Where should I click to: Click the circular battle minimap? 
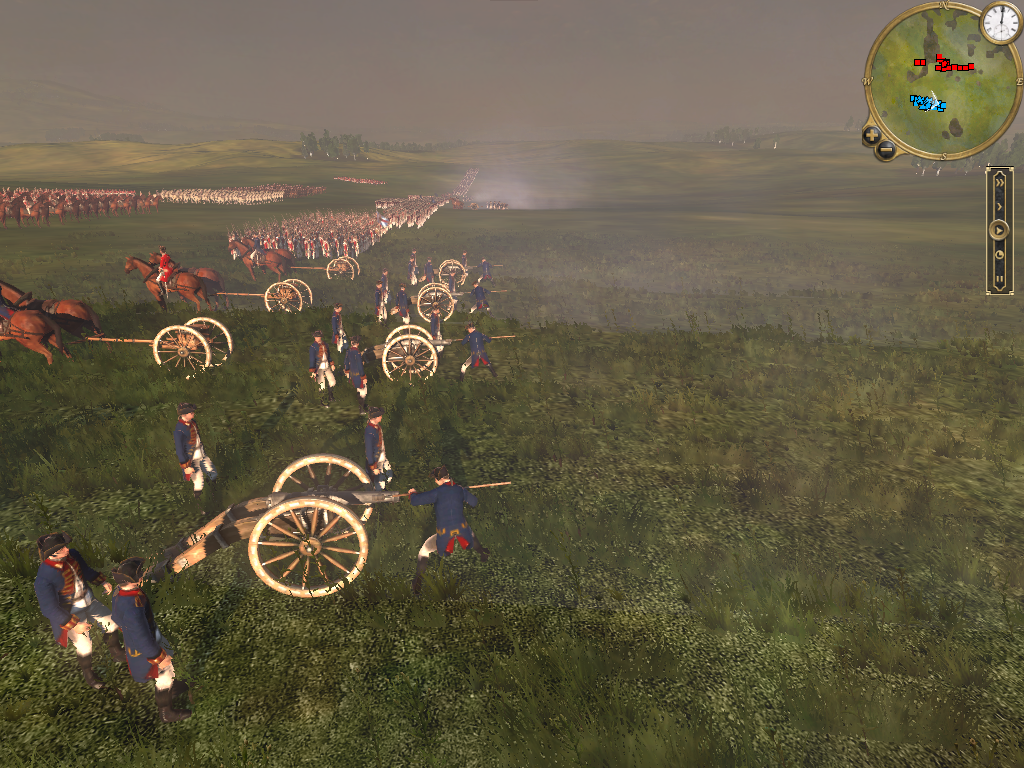coord(928,82)
